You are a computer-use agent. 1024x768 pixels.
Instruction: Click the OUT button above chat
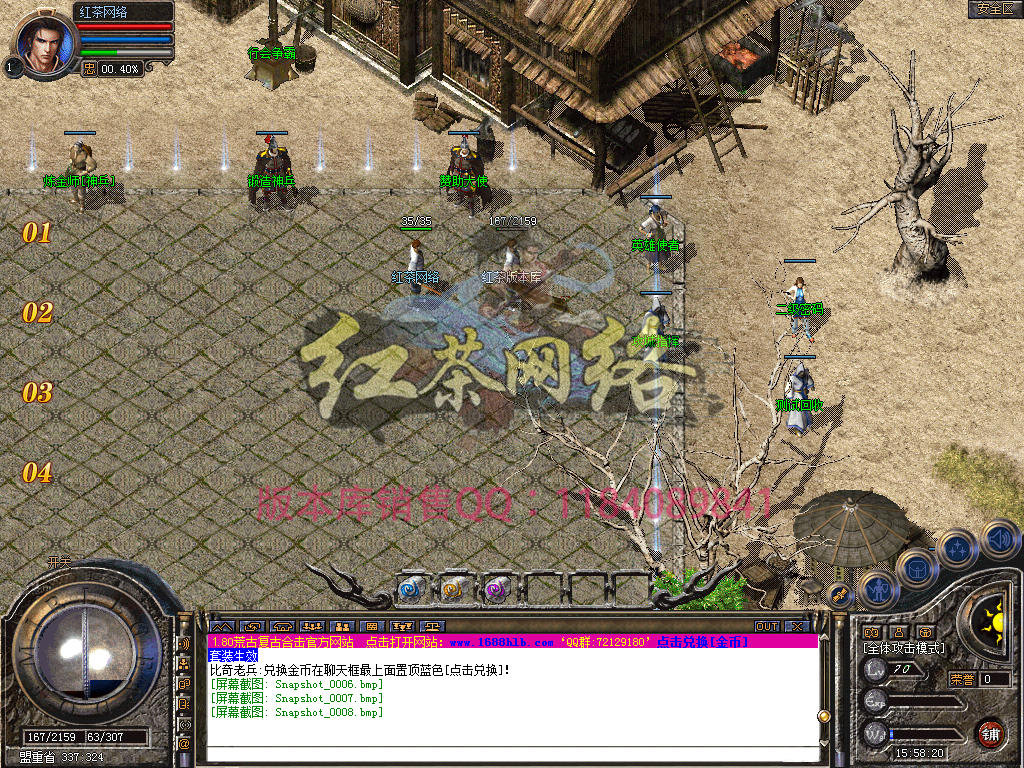[767, 627]
